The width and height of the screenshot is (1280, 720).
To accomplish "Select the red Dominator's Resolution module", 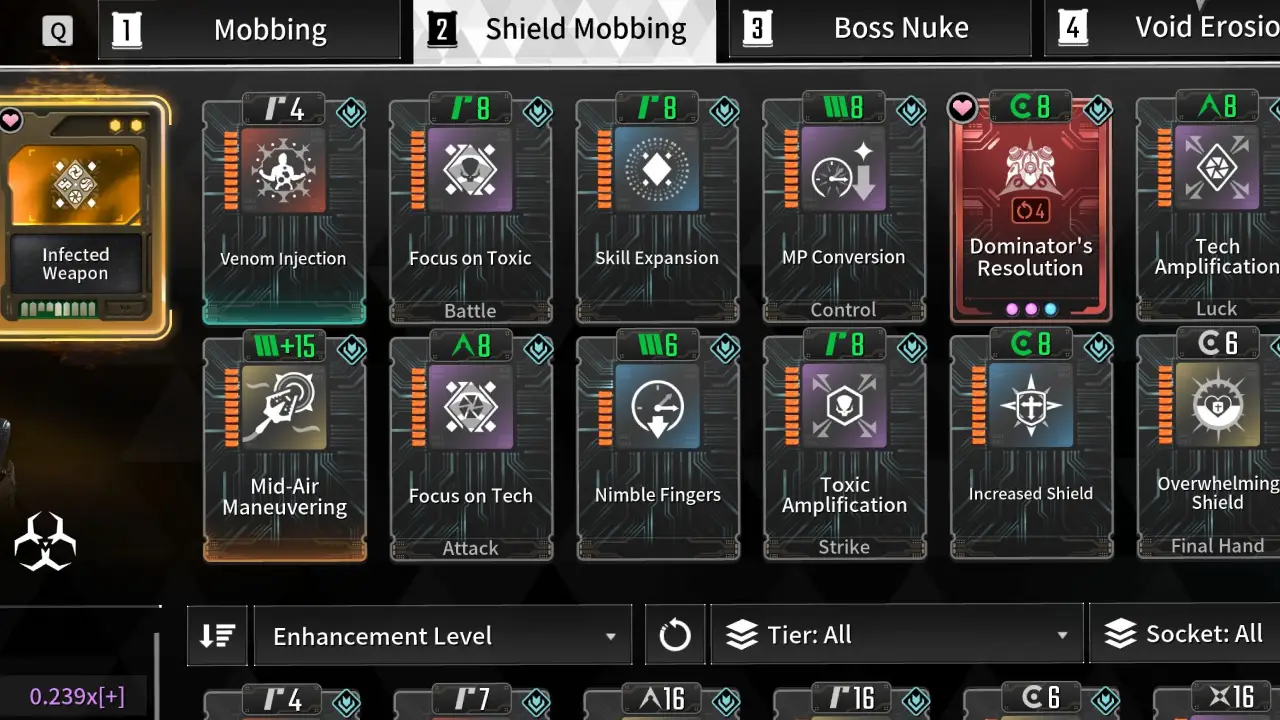I will (1030, 212).
